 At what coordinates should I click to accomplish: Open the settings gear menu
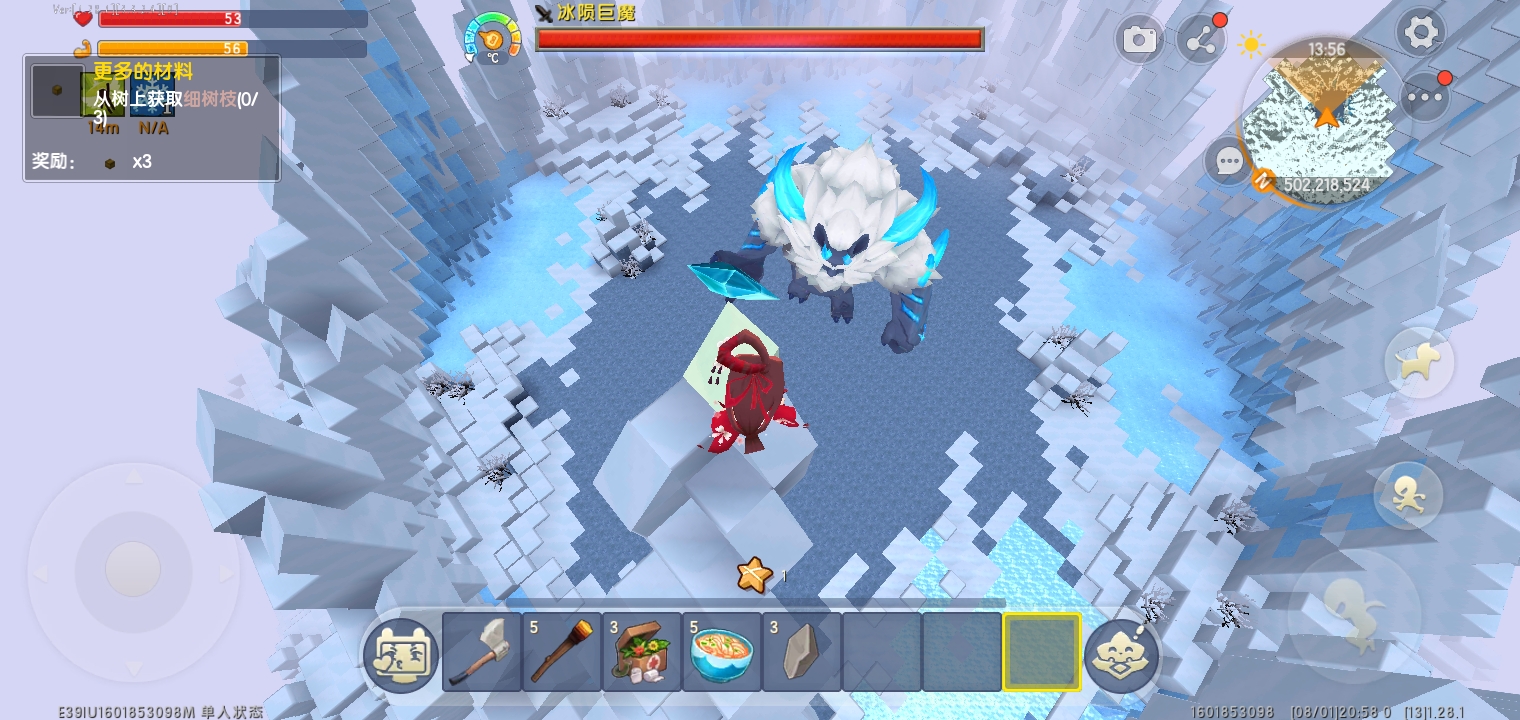(x=1420, y=34)
